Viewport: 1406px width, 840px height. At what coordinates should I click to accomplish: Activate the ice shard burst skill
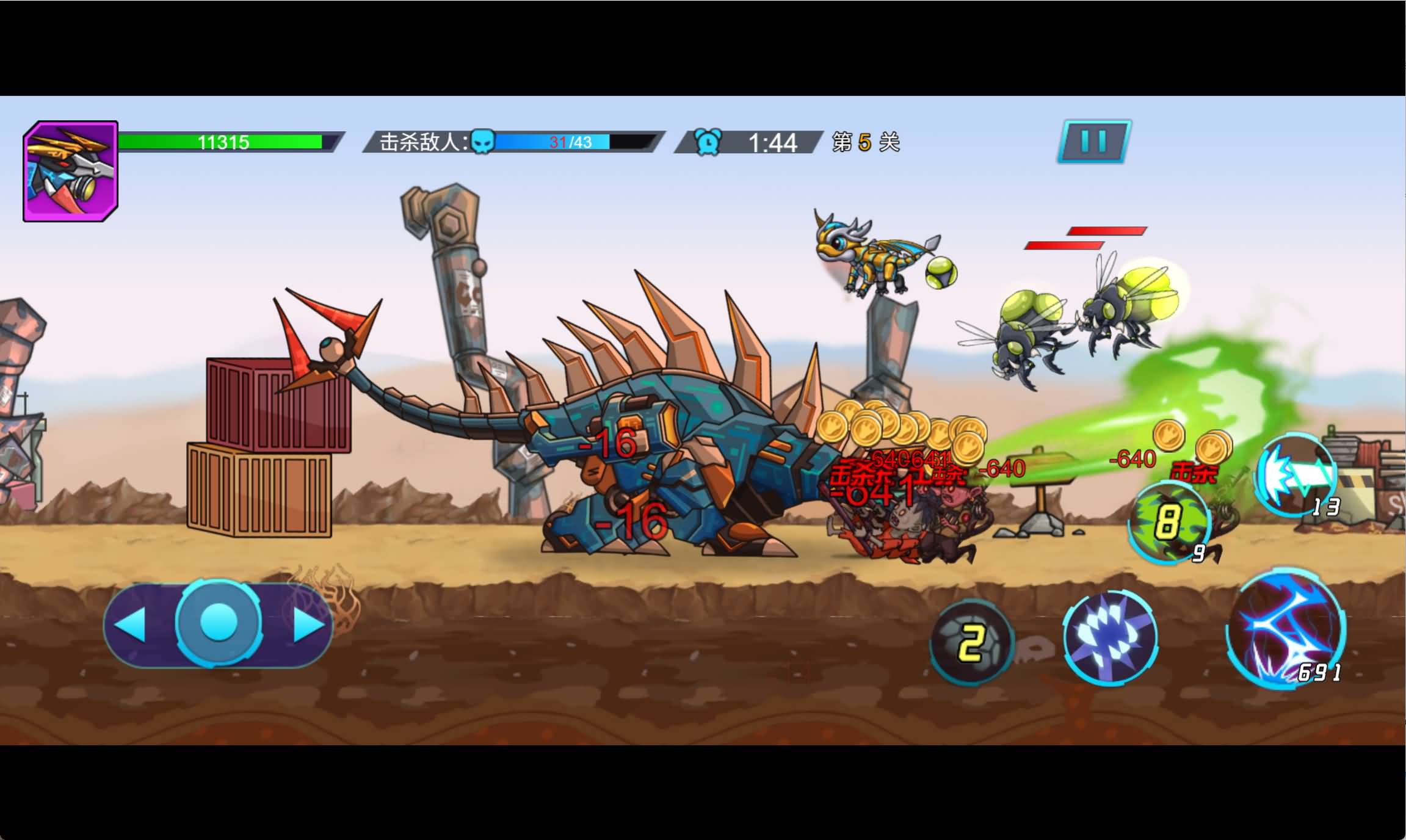tap(1110, 637)
